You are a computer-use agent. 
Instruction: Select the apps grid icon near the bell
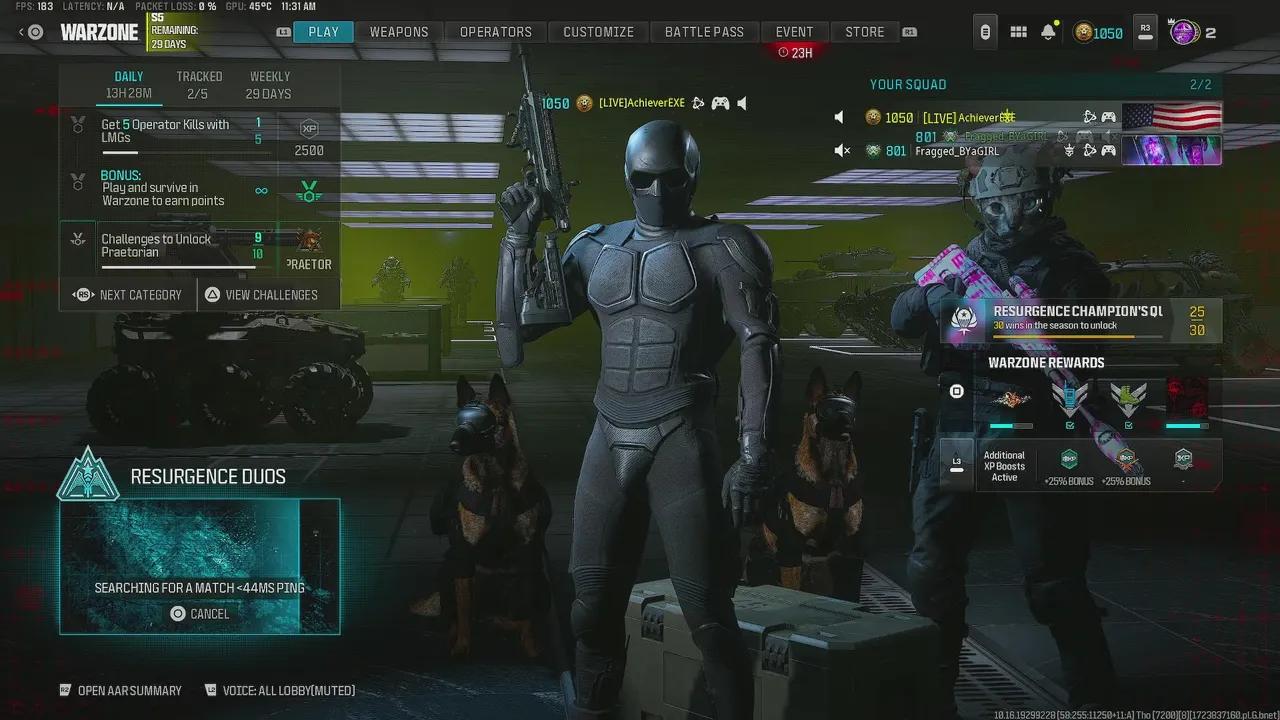tap(1018, 32)
